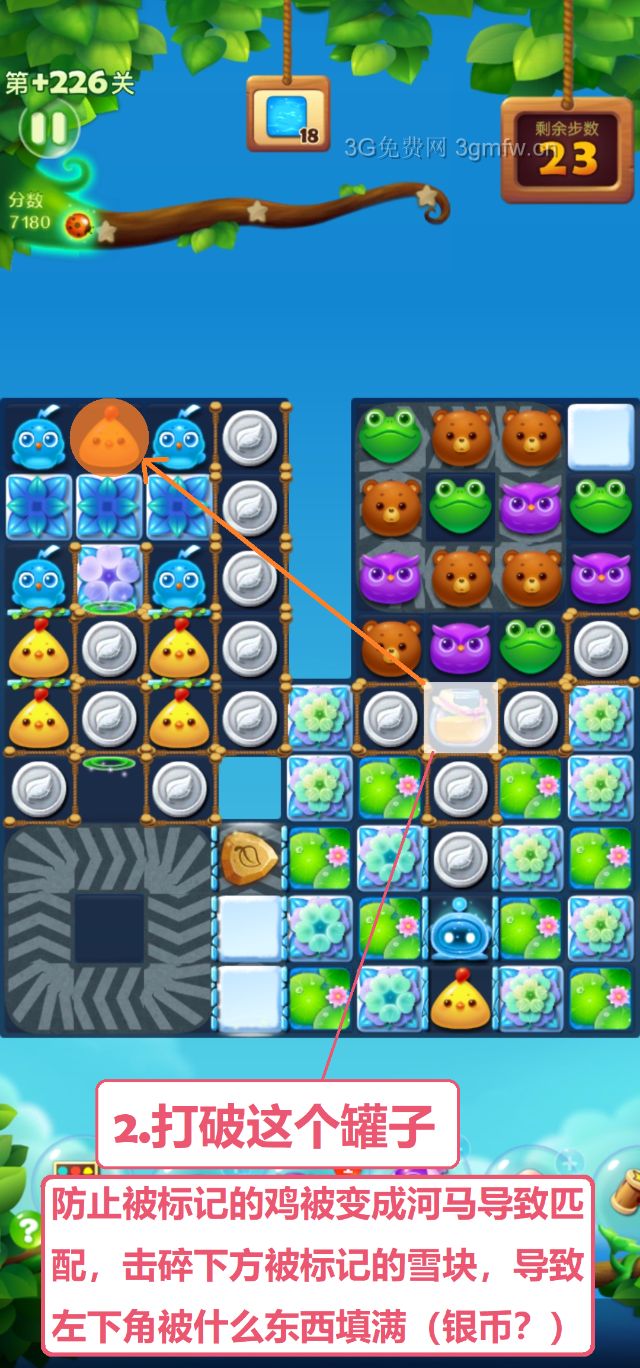Tap the ice block goal sign showing 18
The image size is (640, 1368).
coord(288,117)
